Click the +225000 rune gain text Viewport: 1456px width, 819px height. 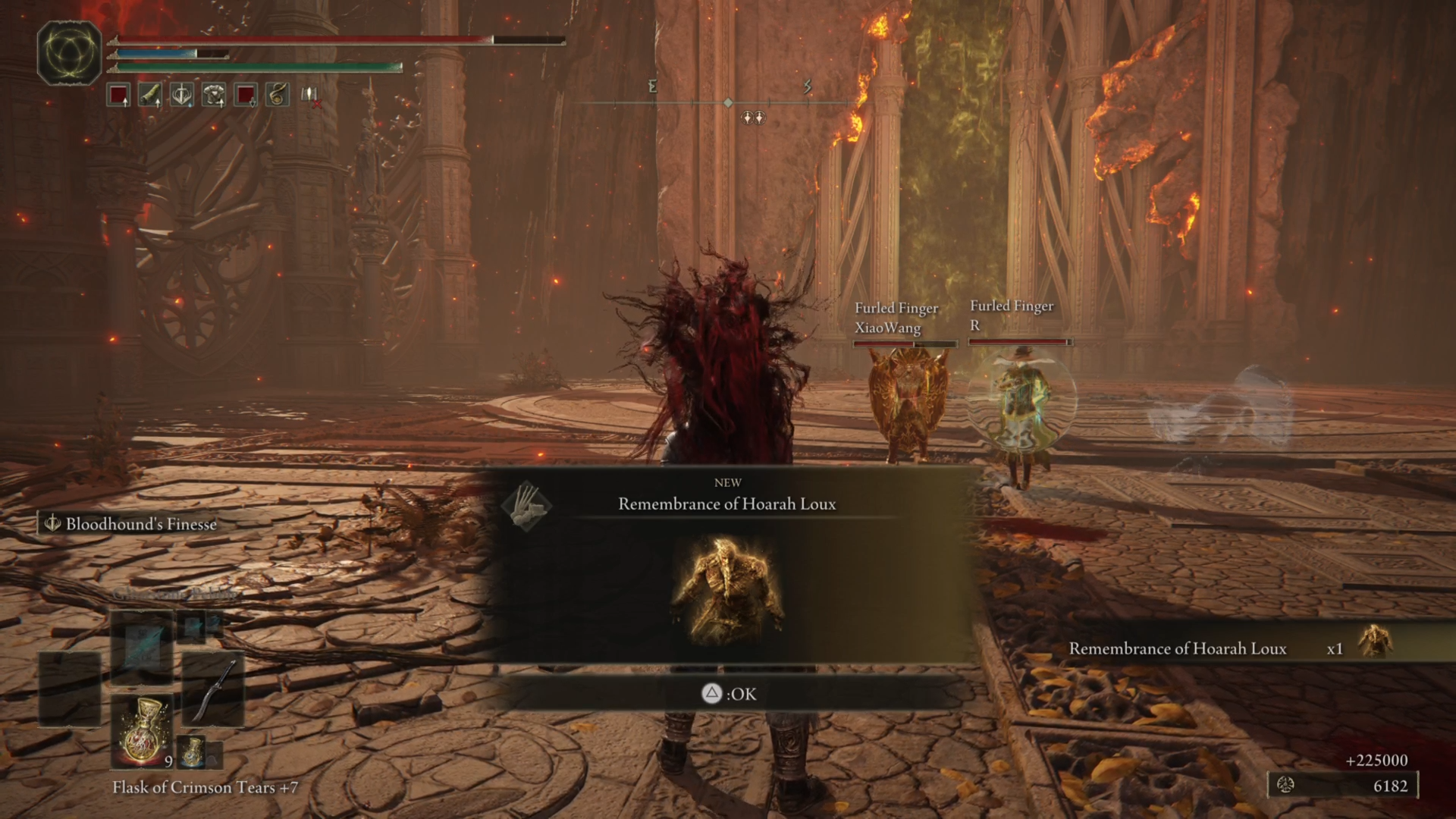pyautogui.click(x=1378, y=759)
